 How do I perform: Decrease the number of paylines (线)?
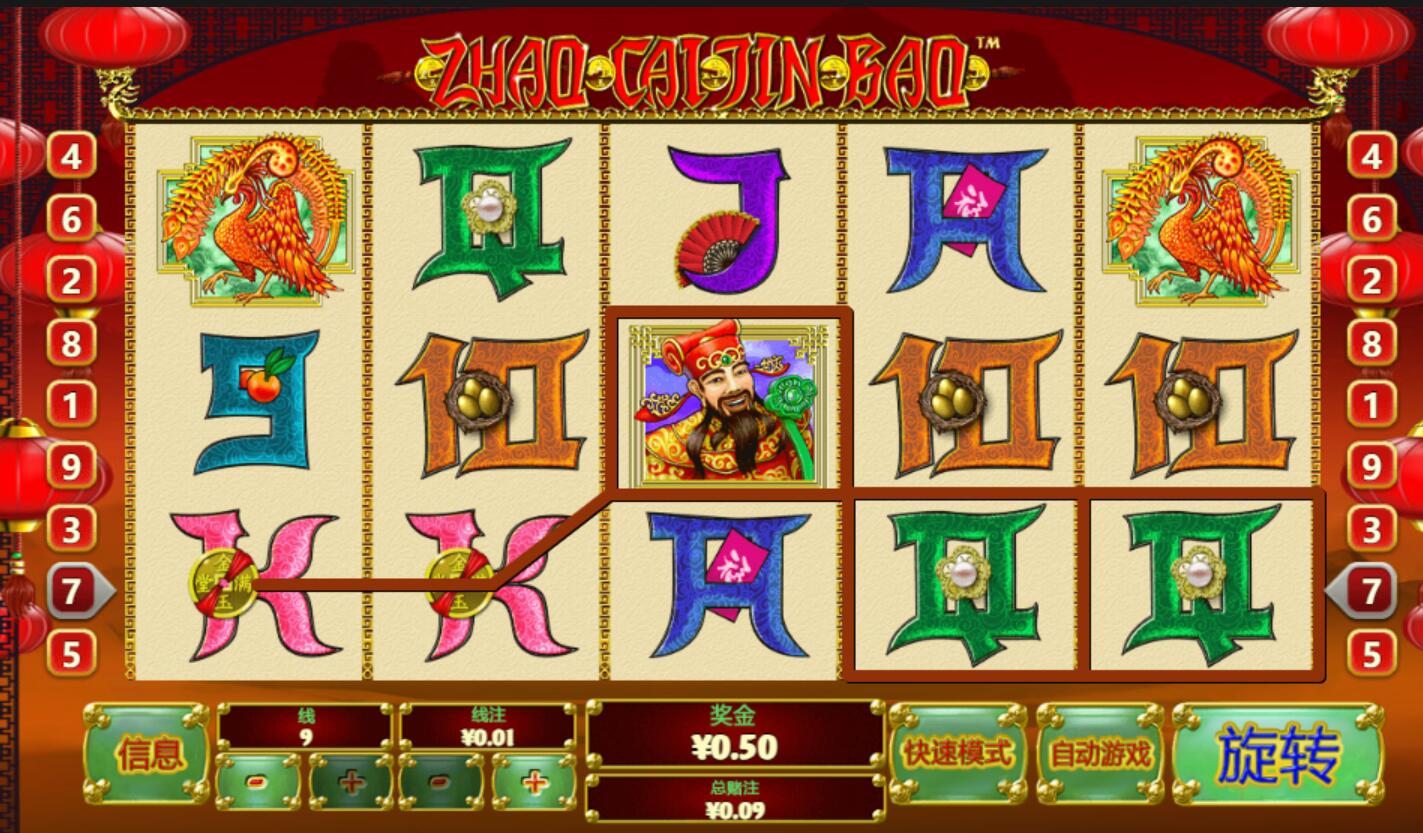click(258, 781)
